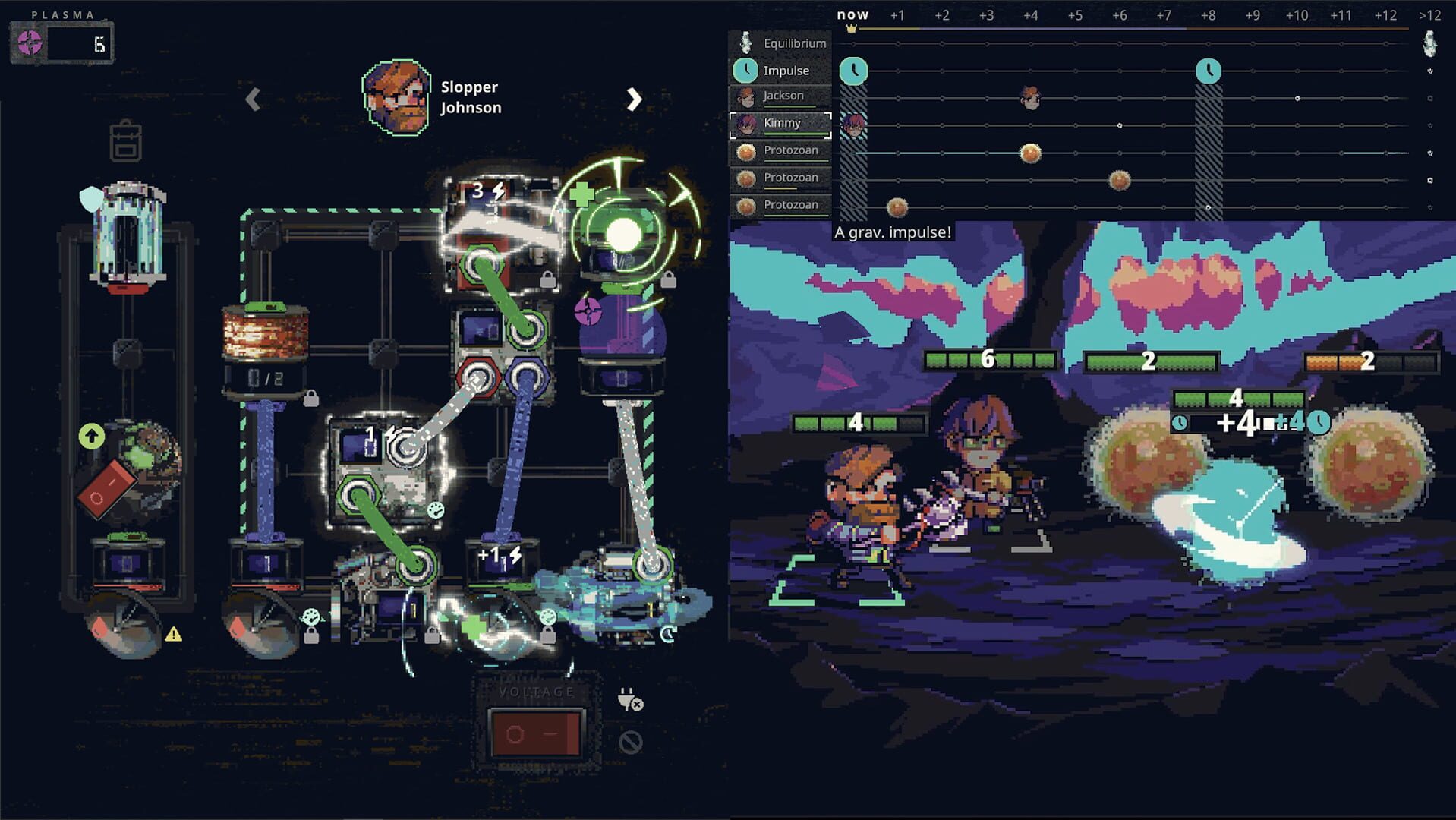Image resolution: width=1456 pixels, height=820 pixels.
Task: Select Kimmy in the turn order list
Action: 780,123
